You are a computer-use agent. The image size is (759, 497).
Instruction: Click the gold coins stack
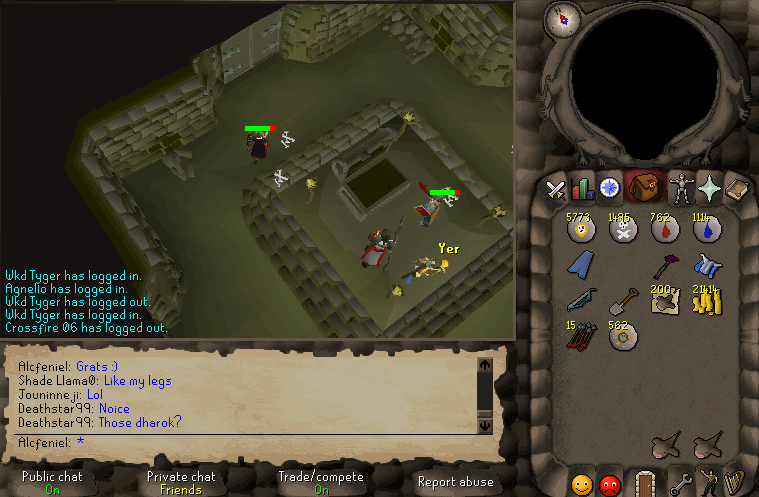706,300
